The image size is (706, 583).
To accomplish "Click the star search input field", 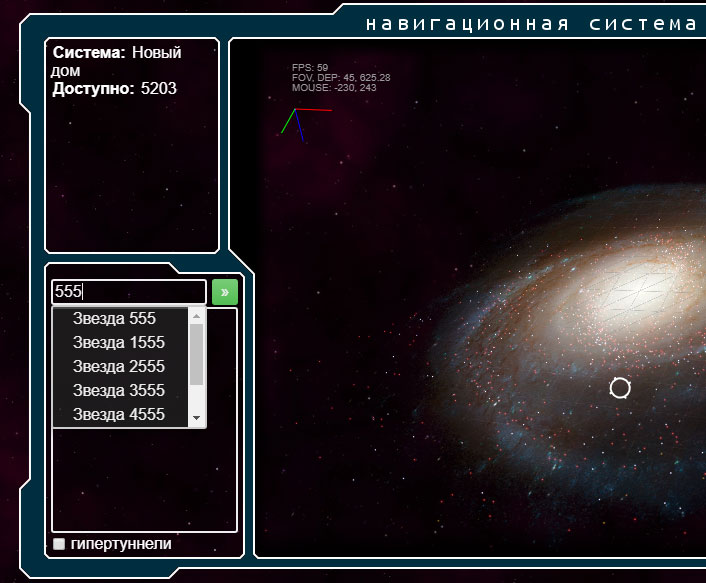I will click(128, 292).
